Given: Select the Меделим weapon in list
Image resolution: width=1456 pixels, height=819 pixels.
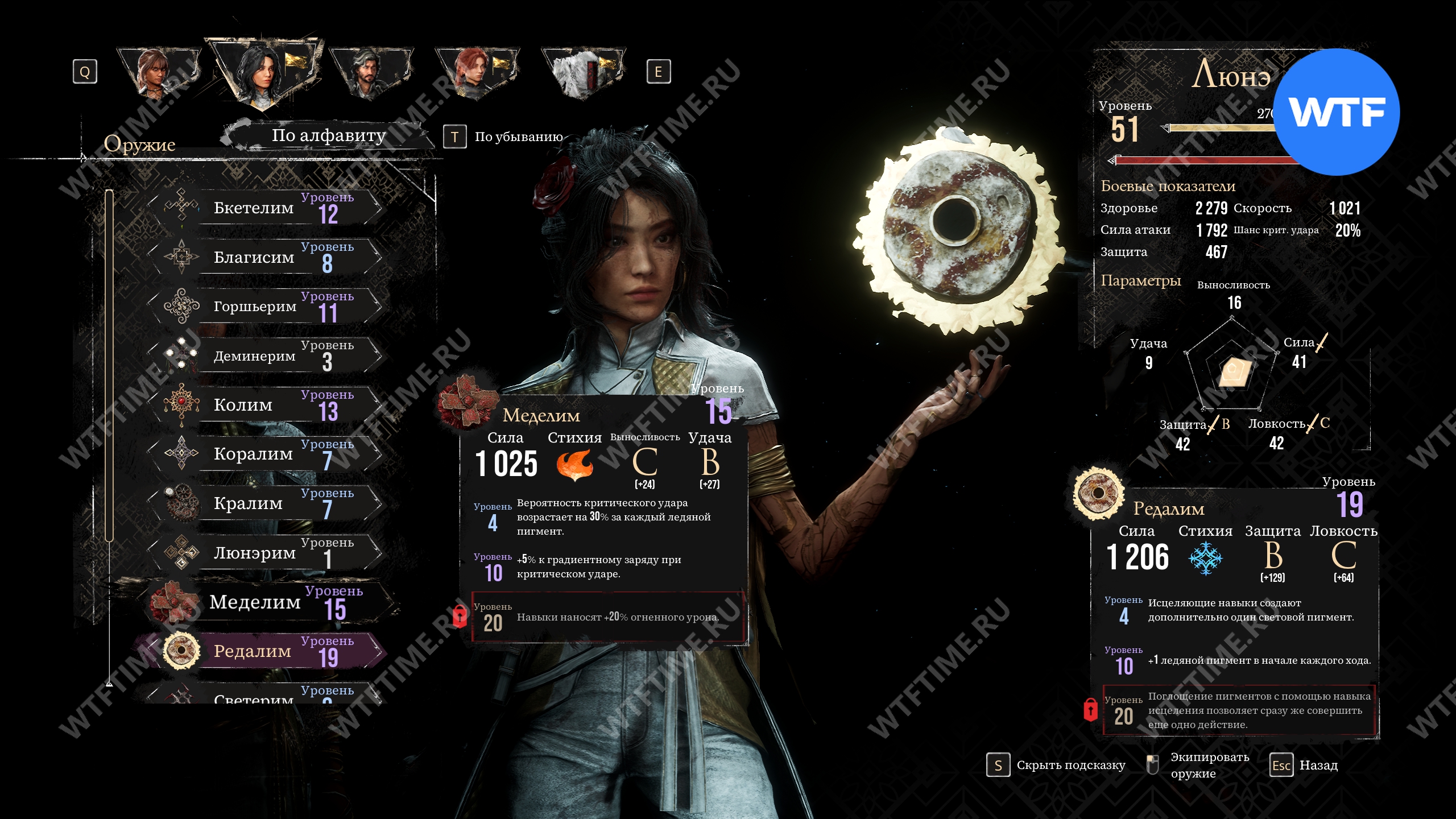Looking at the screenshot, I should click(x=267, y=602).
